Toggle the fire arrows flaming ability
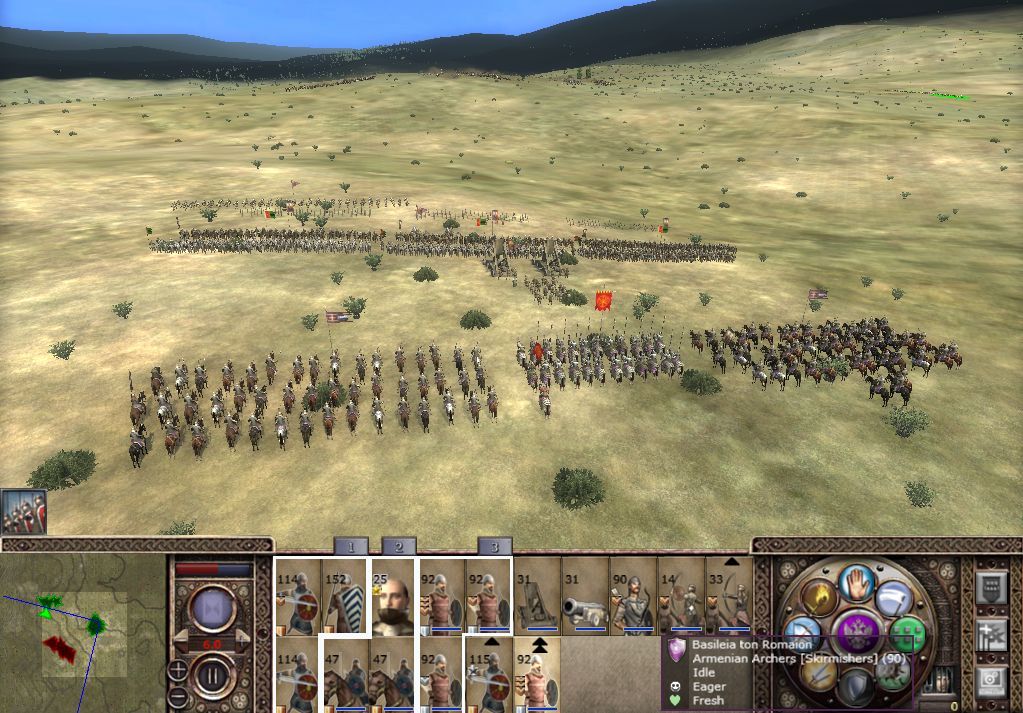 (818, 598)
